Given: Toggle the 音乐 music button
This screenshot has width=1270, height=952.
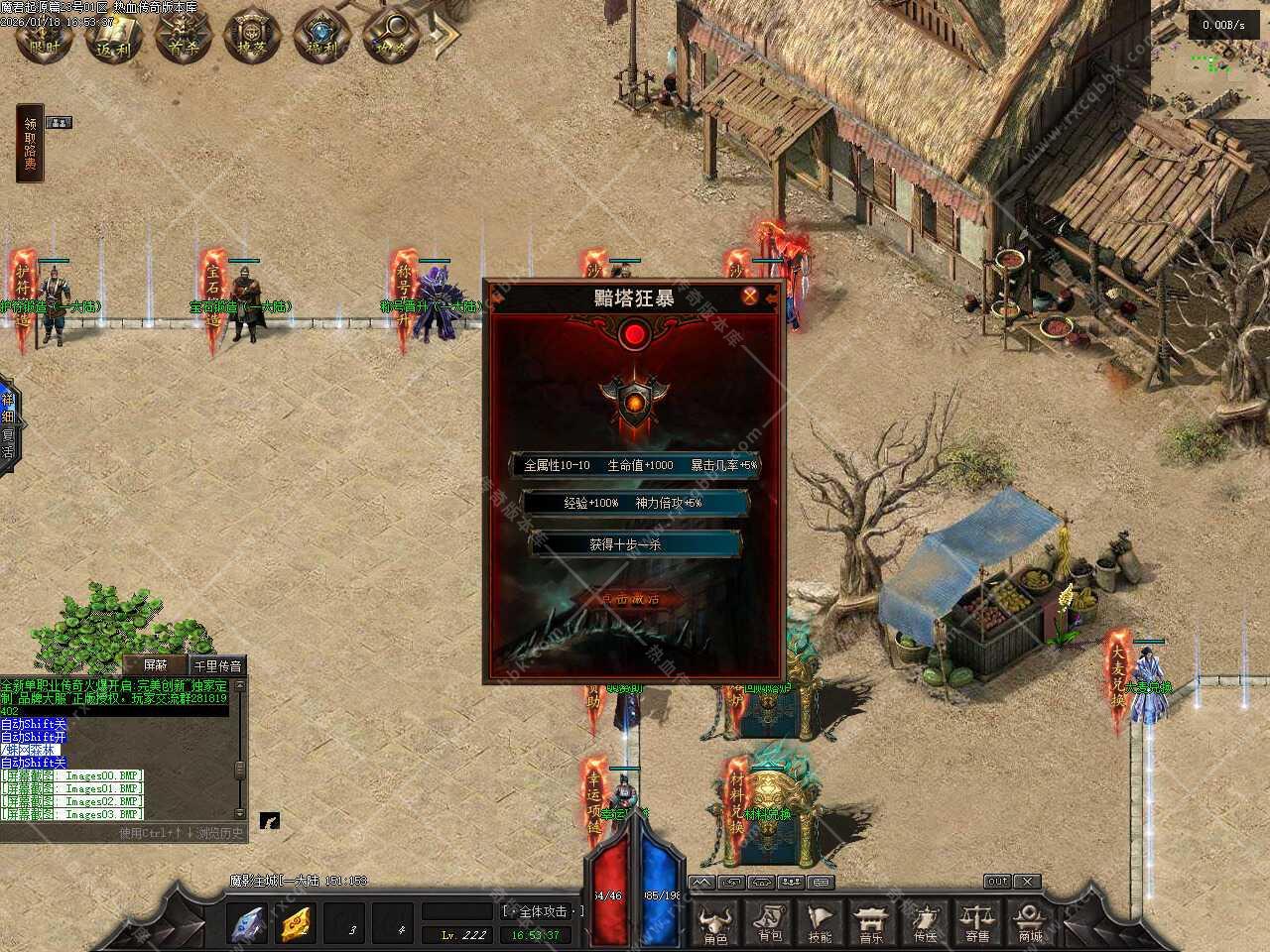Looking at the screenshot, I should 872,922.
